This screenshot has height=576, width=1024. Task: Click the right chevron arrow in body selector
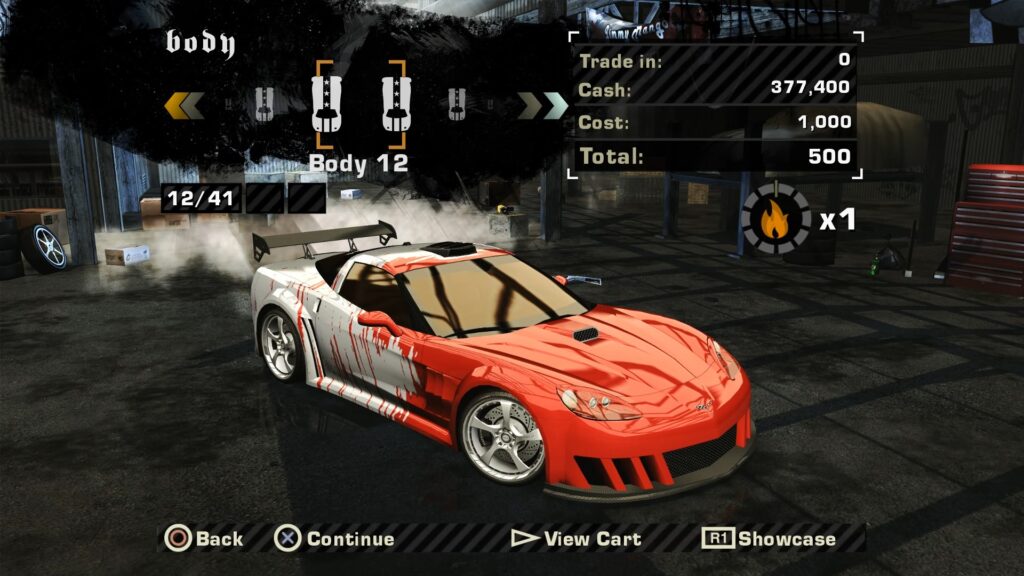point(542,104)
